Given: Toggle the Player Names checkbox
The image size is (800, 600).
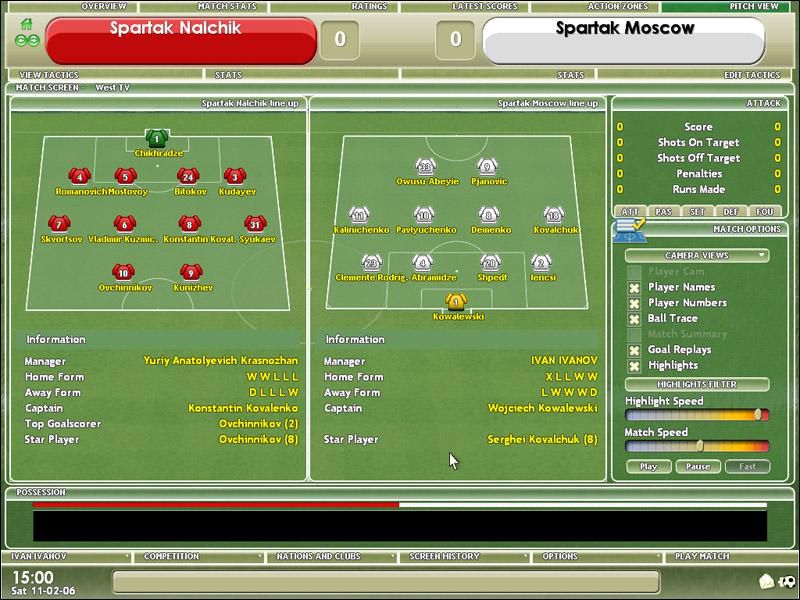Looking at the screenshot, I should pos(634,288).
